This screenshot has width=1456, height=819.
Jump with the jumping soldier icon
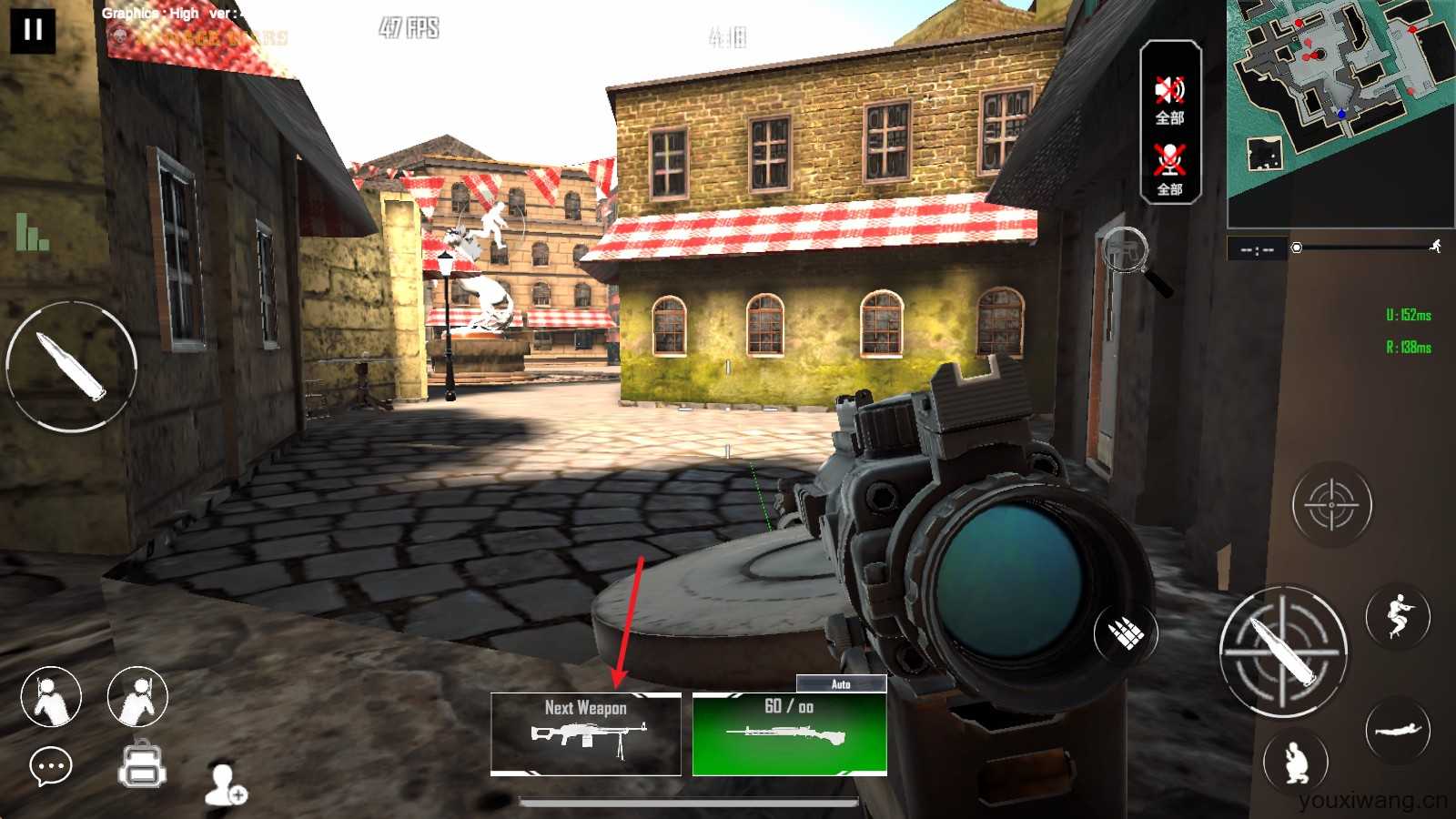click(1398, 615)
